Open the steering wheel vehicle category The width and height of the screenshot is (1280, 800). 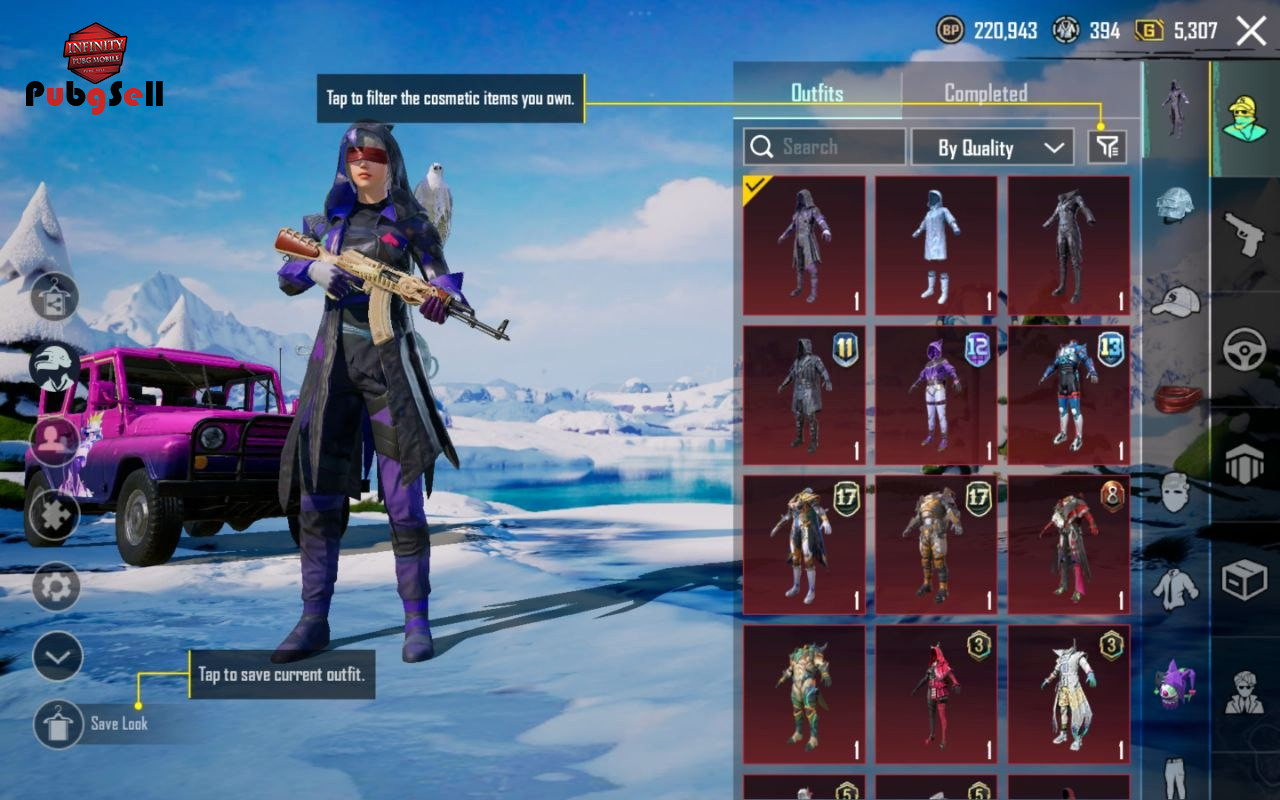1245,350
